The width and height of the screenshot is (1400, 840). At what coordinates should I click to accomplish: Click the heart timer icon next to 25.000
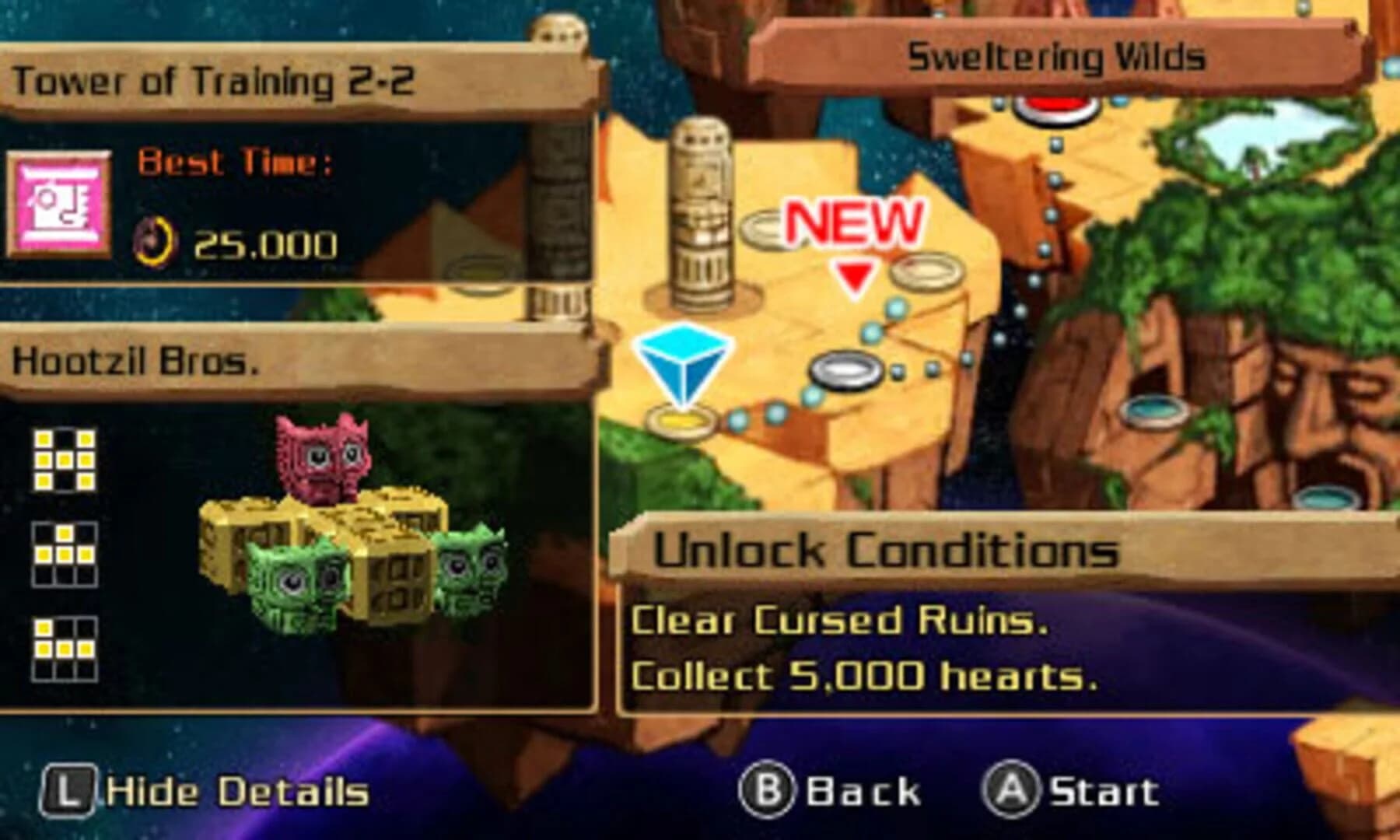[x=153, y=242]
